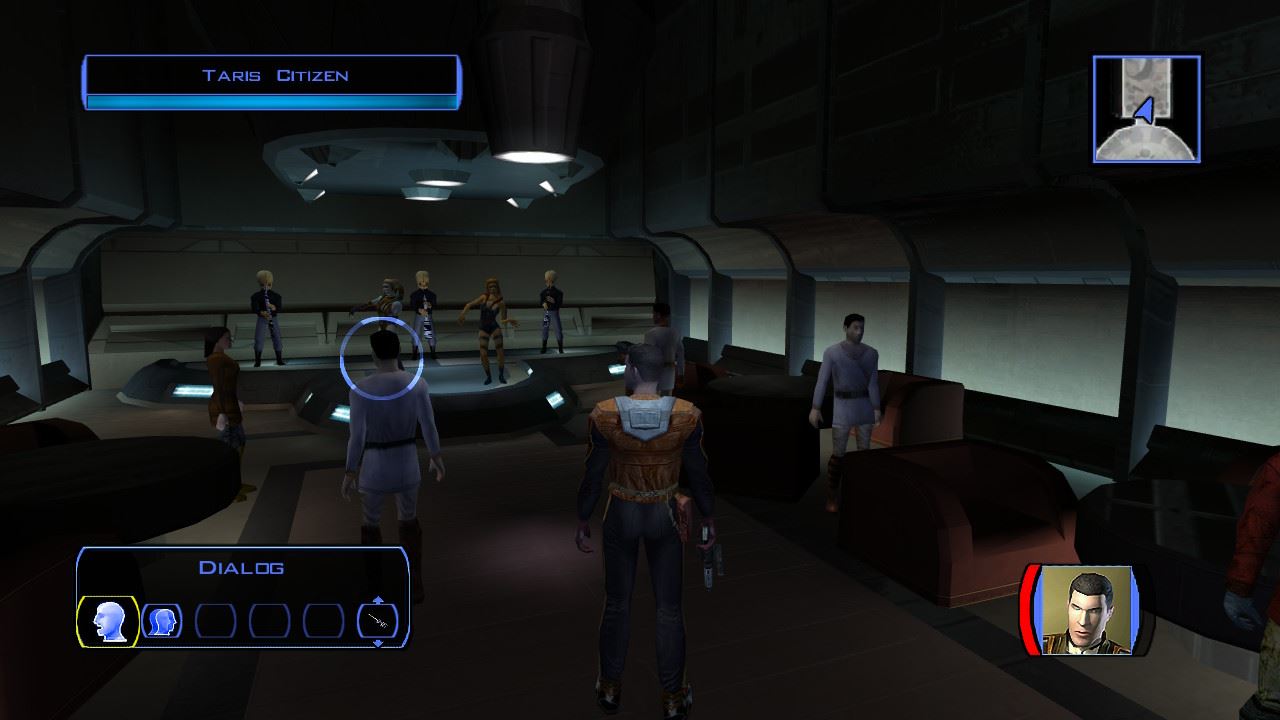Cycle the weapon slot with the up arrow
Viewport: 1280px width, 720px height.
377,600
